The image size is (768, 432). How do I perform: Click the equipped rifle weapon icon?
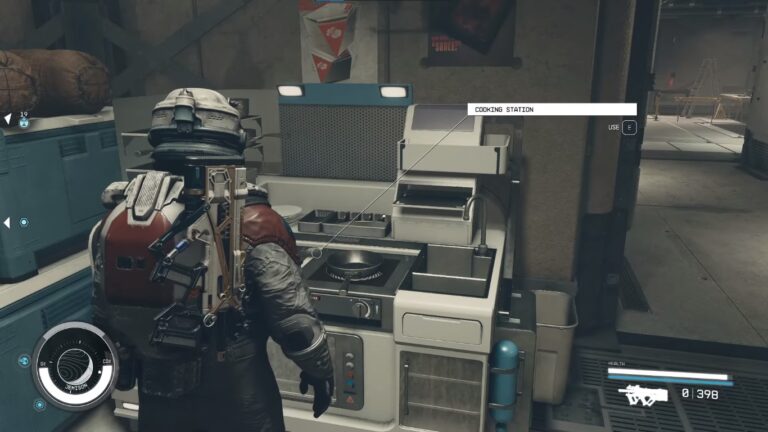[643, 394]
